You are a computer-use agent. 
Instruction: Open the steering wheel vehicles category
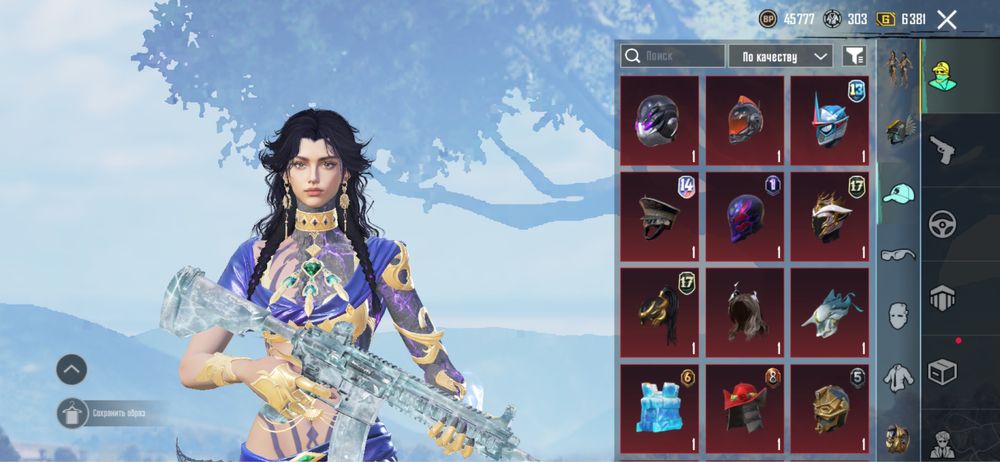click(942, 224)
